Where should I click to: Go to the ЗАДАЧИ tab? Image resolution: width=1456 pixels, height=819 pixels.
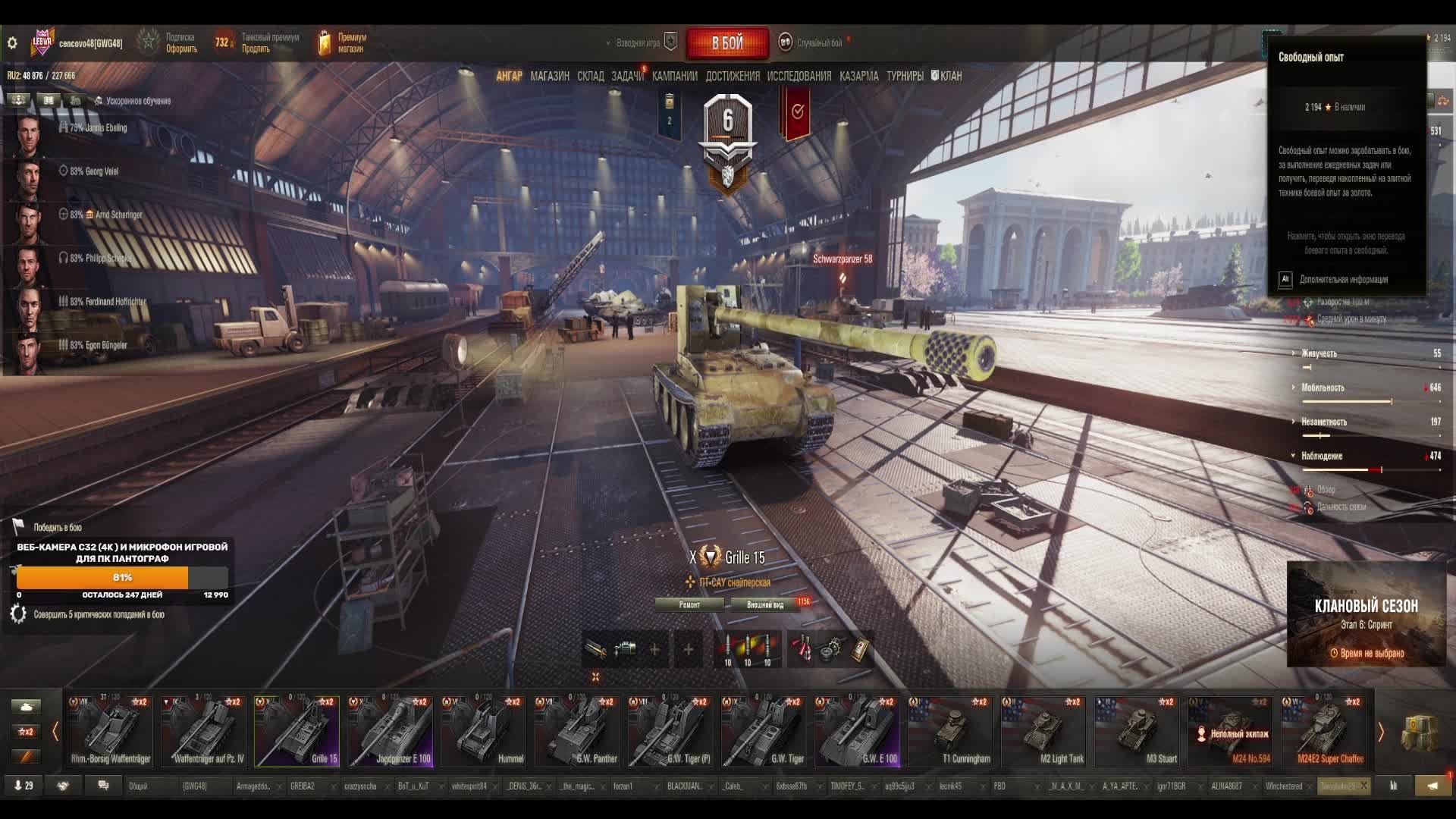tap(627, 76)
